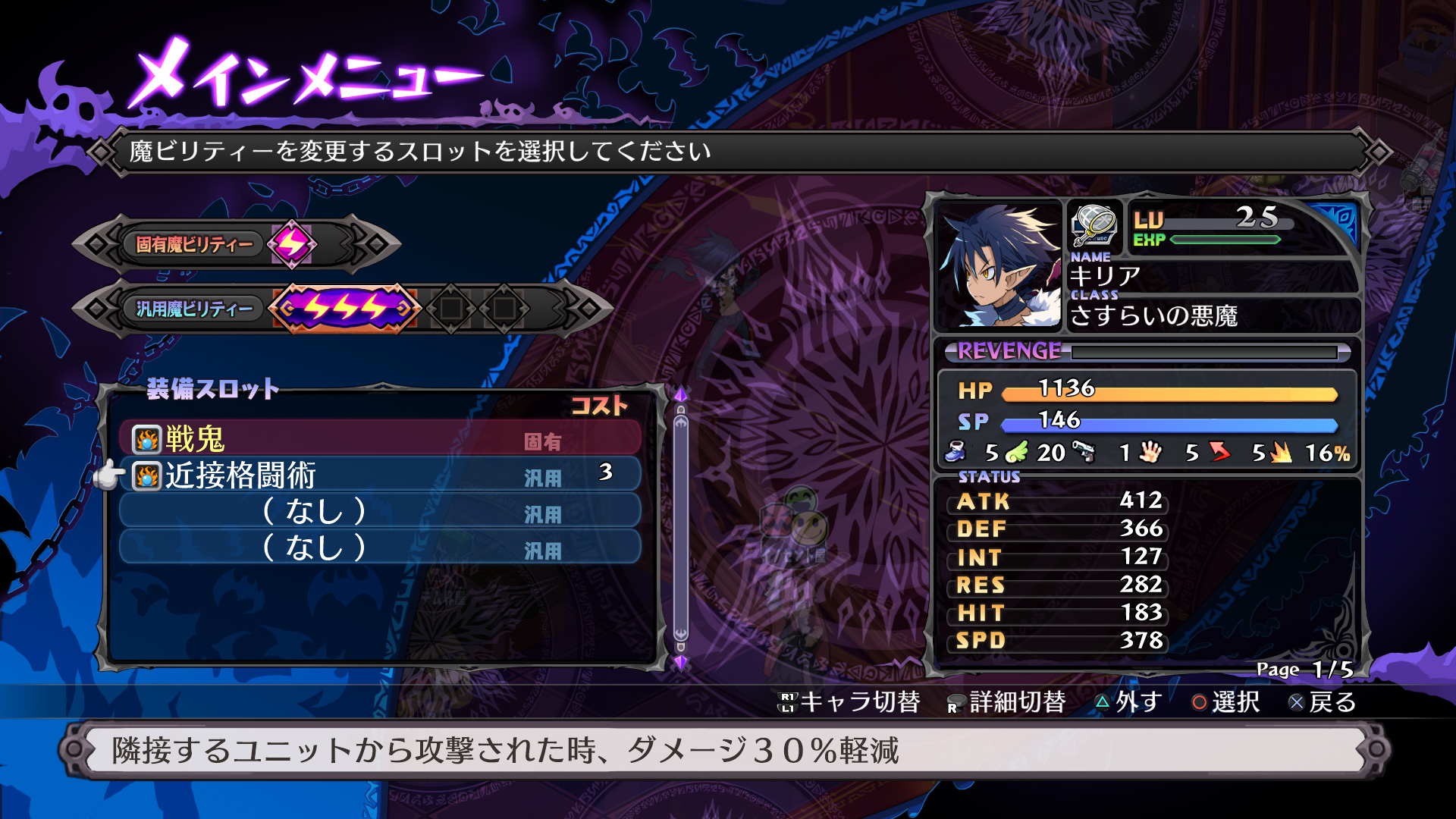Screen dimensions: 1456x819
Task: Choose the first（なし）empty slot
Action: pyautogui.click(x=379, y=513)
